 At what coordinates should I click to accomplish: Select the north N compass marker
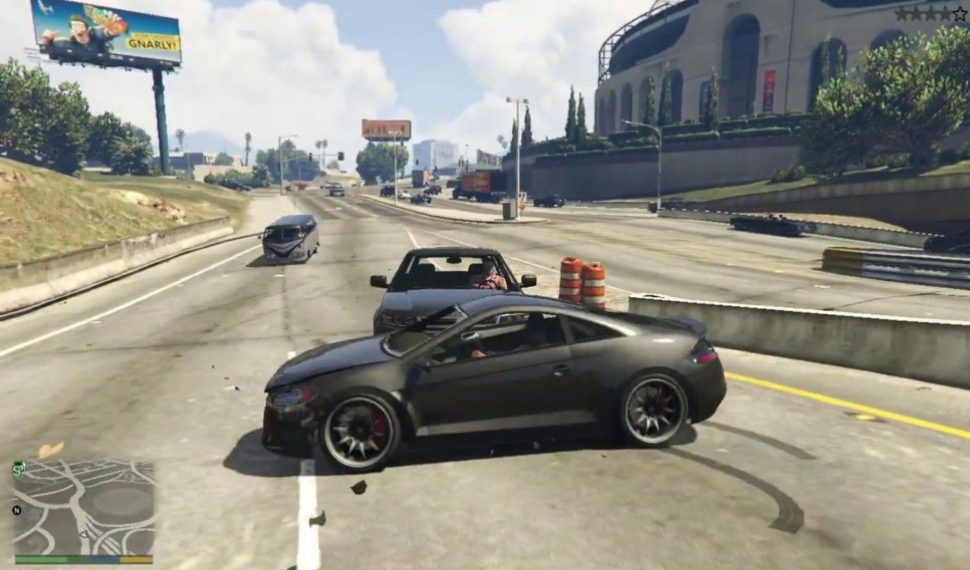(x=16, y=510)
